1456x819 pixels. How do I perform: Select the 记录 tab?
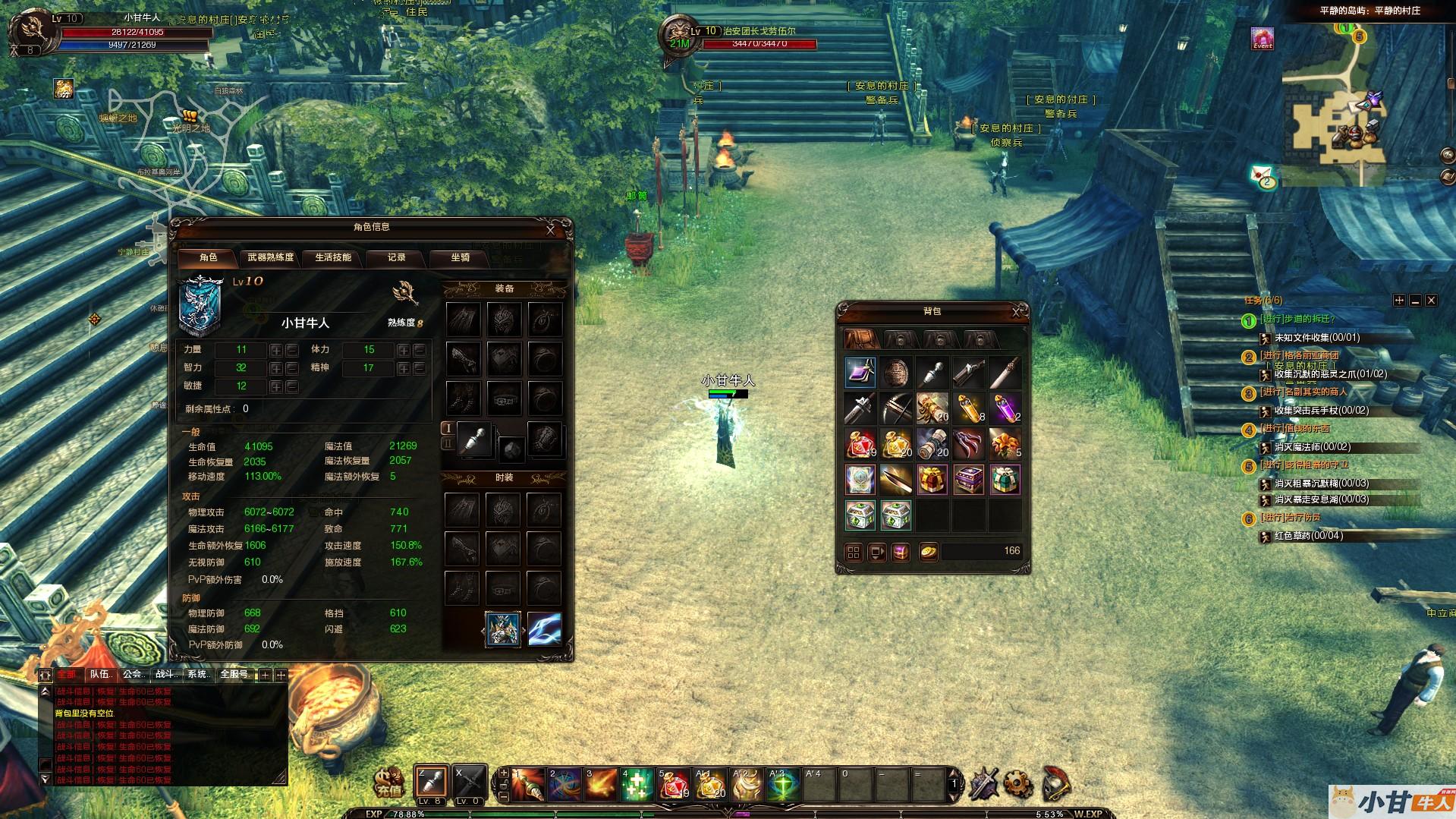(397, 258)
